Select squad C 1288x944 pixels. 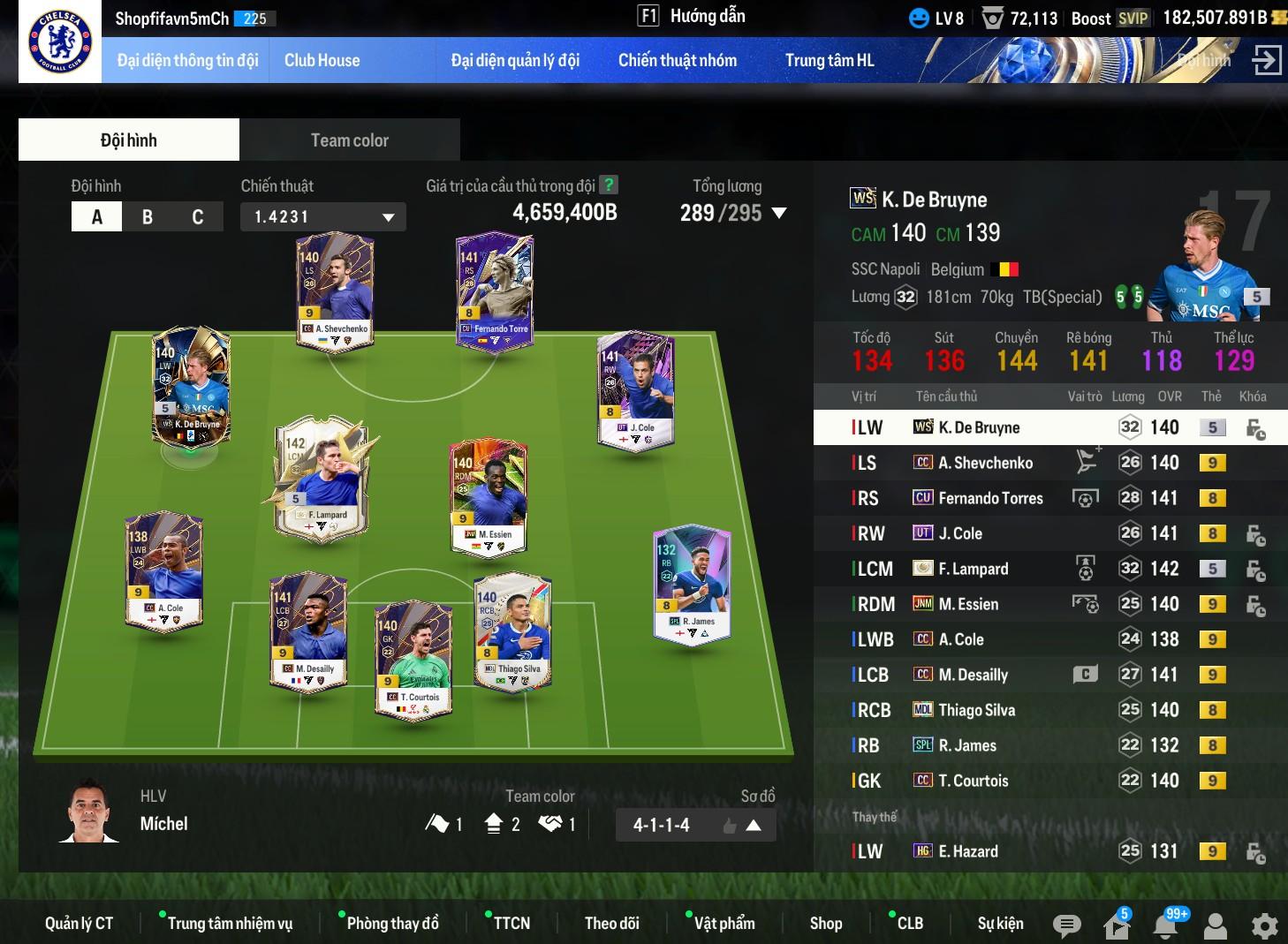[x=198, y=217]
